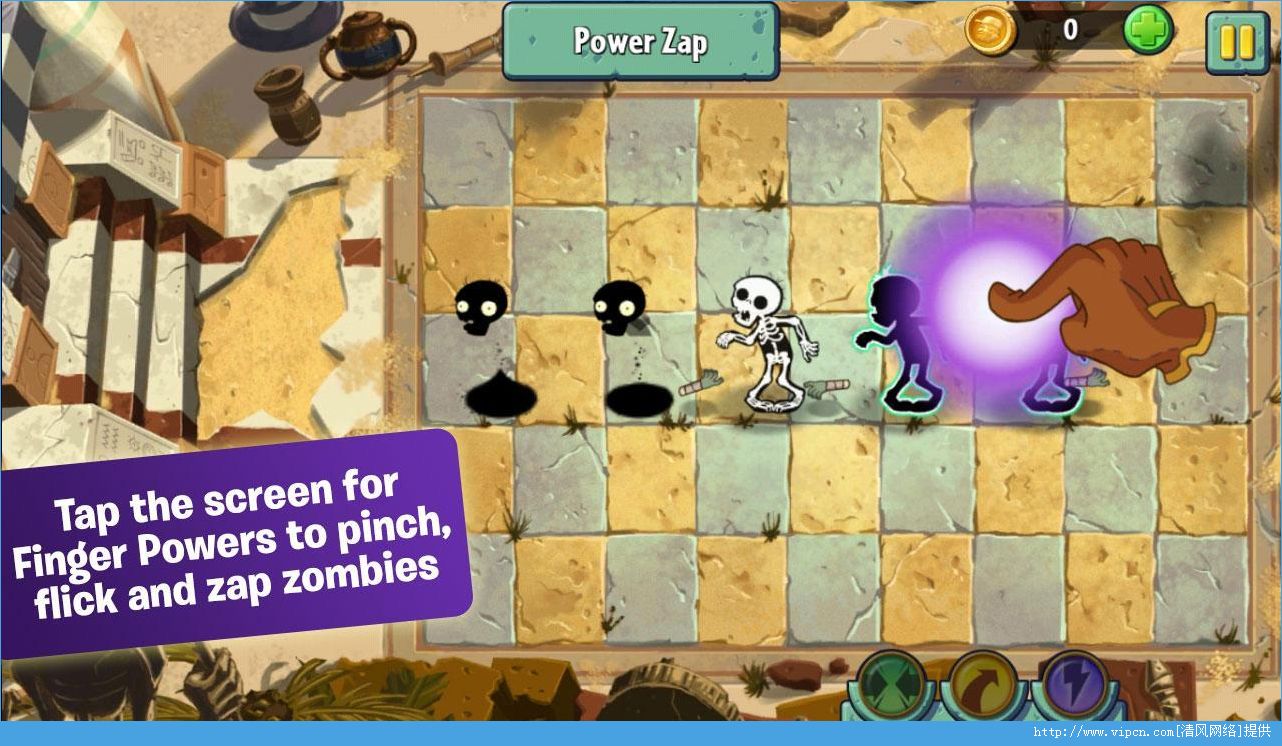Pause the game with the yellow button
Image resolution: width=1282 pixels, height=746 pixels.
pyautogui.click(x=1236, y=42)
